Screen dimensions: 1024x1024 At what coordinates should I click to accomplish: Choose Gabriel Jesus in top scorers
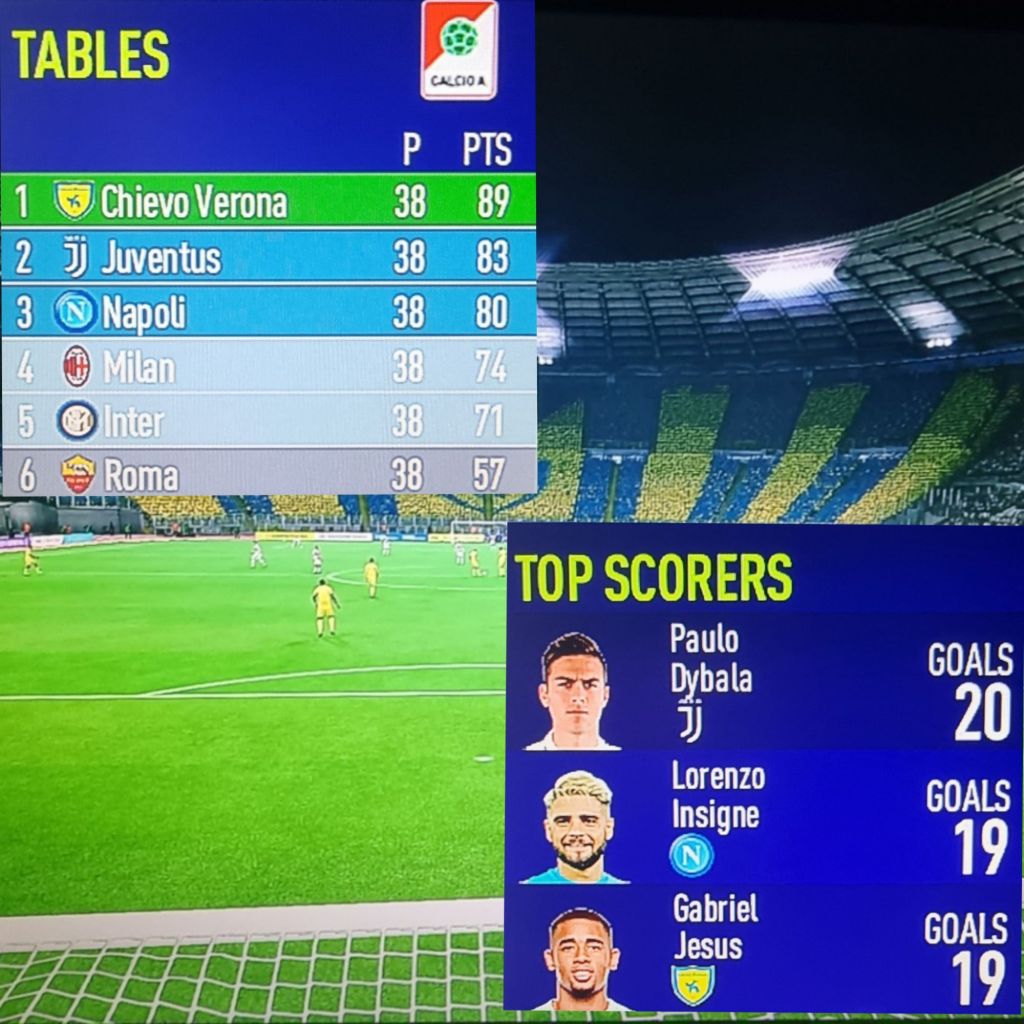(763, 948)
